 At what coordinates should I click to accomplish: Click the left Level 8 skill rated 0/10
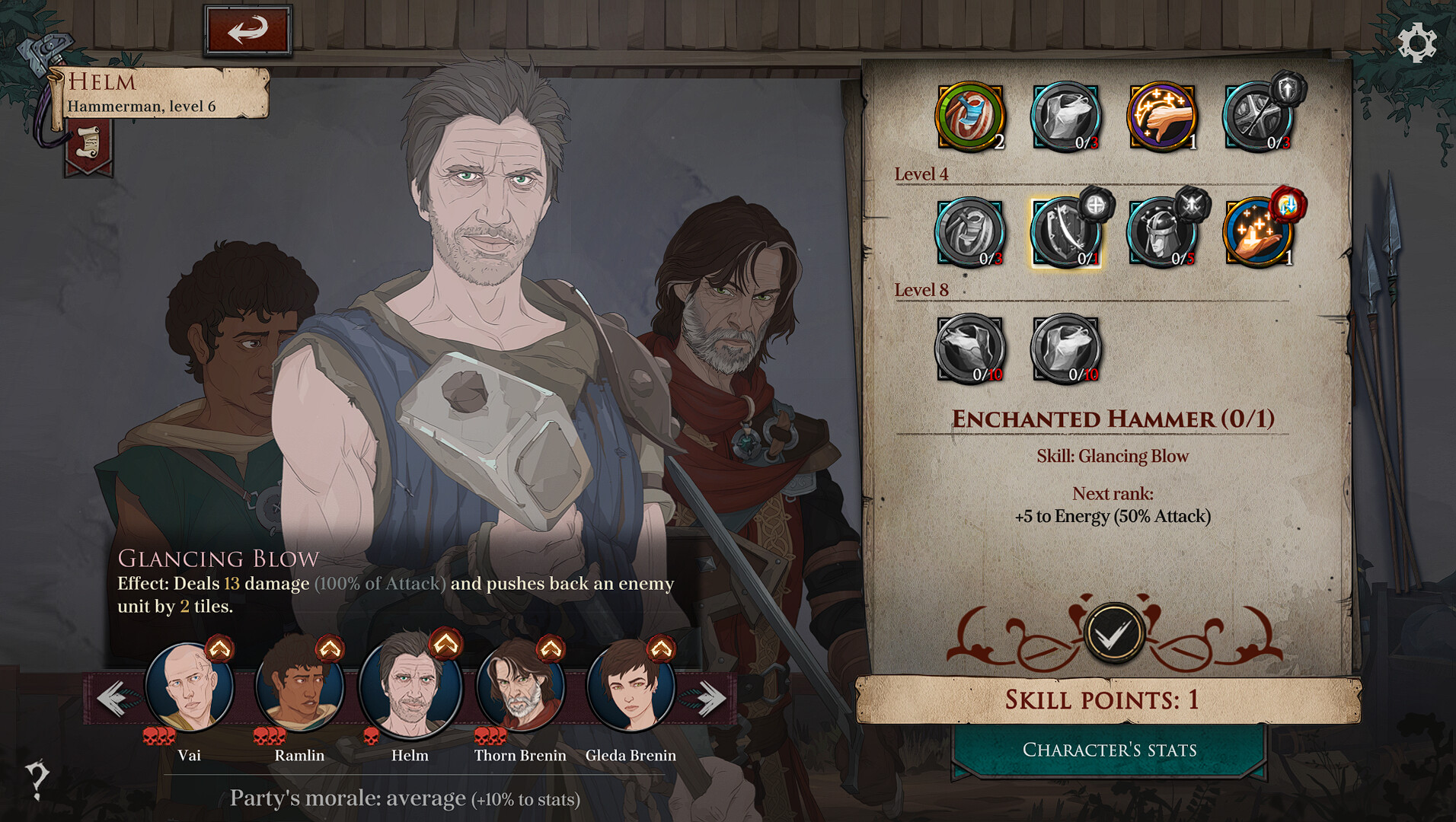[970, 349]
